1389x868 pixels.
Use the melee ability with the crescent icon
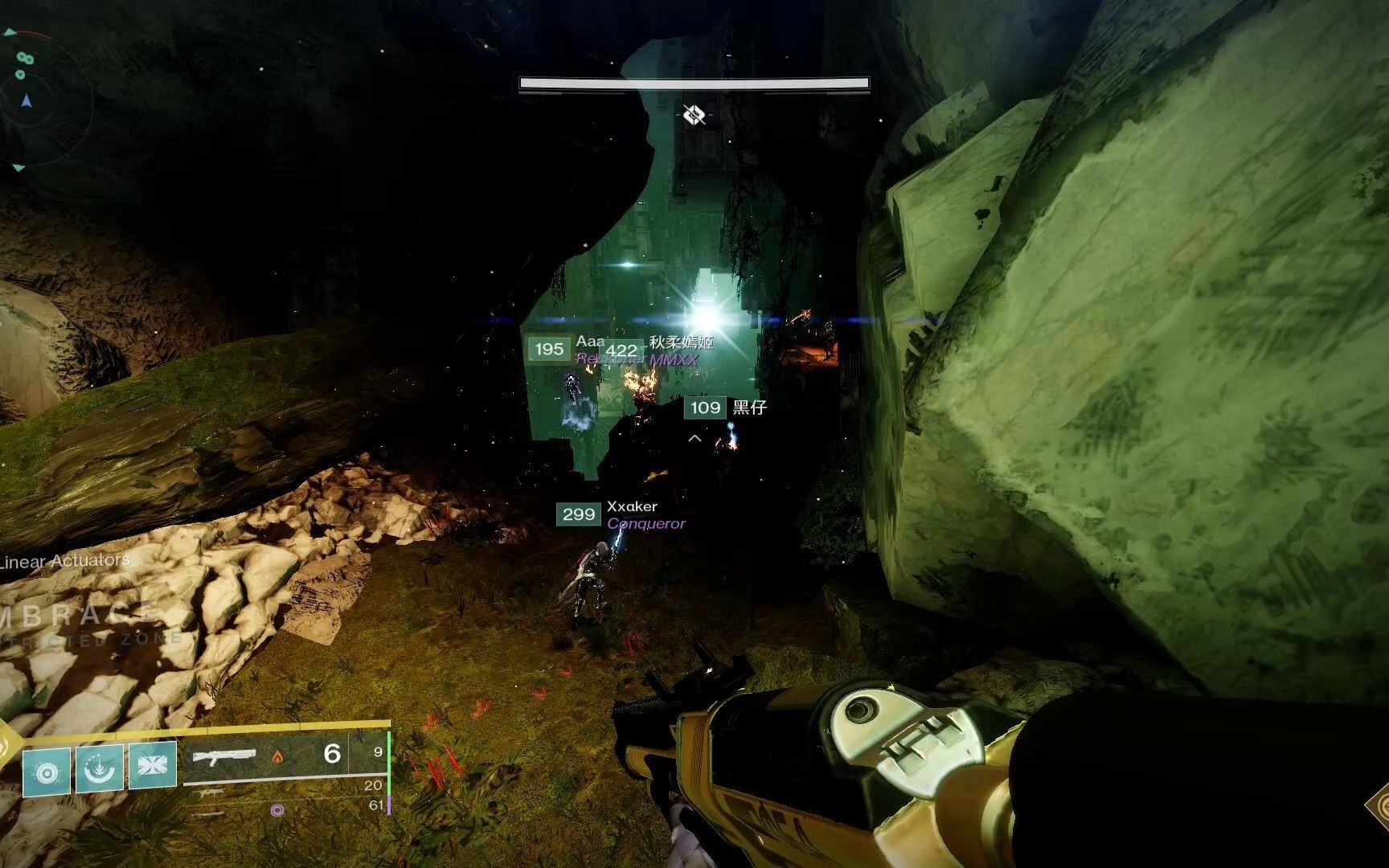[100, 768]
